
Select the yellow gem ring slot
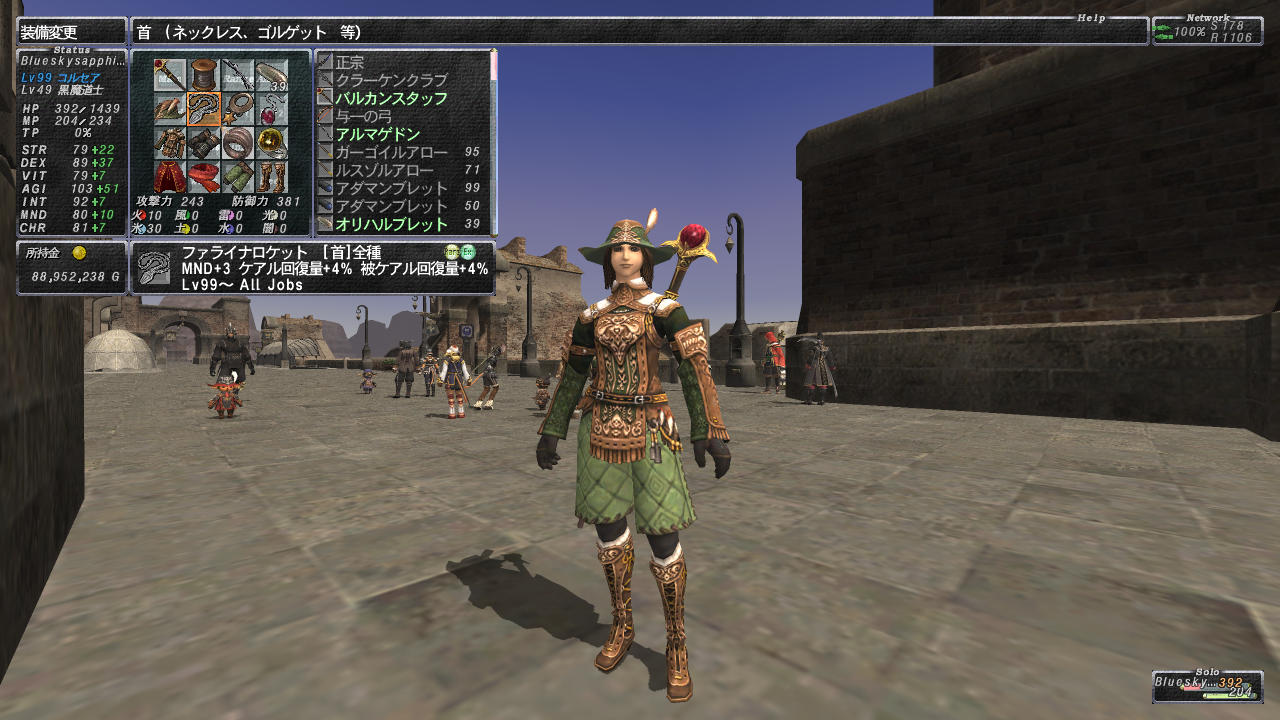tap(272, 143)
